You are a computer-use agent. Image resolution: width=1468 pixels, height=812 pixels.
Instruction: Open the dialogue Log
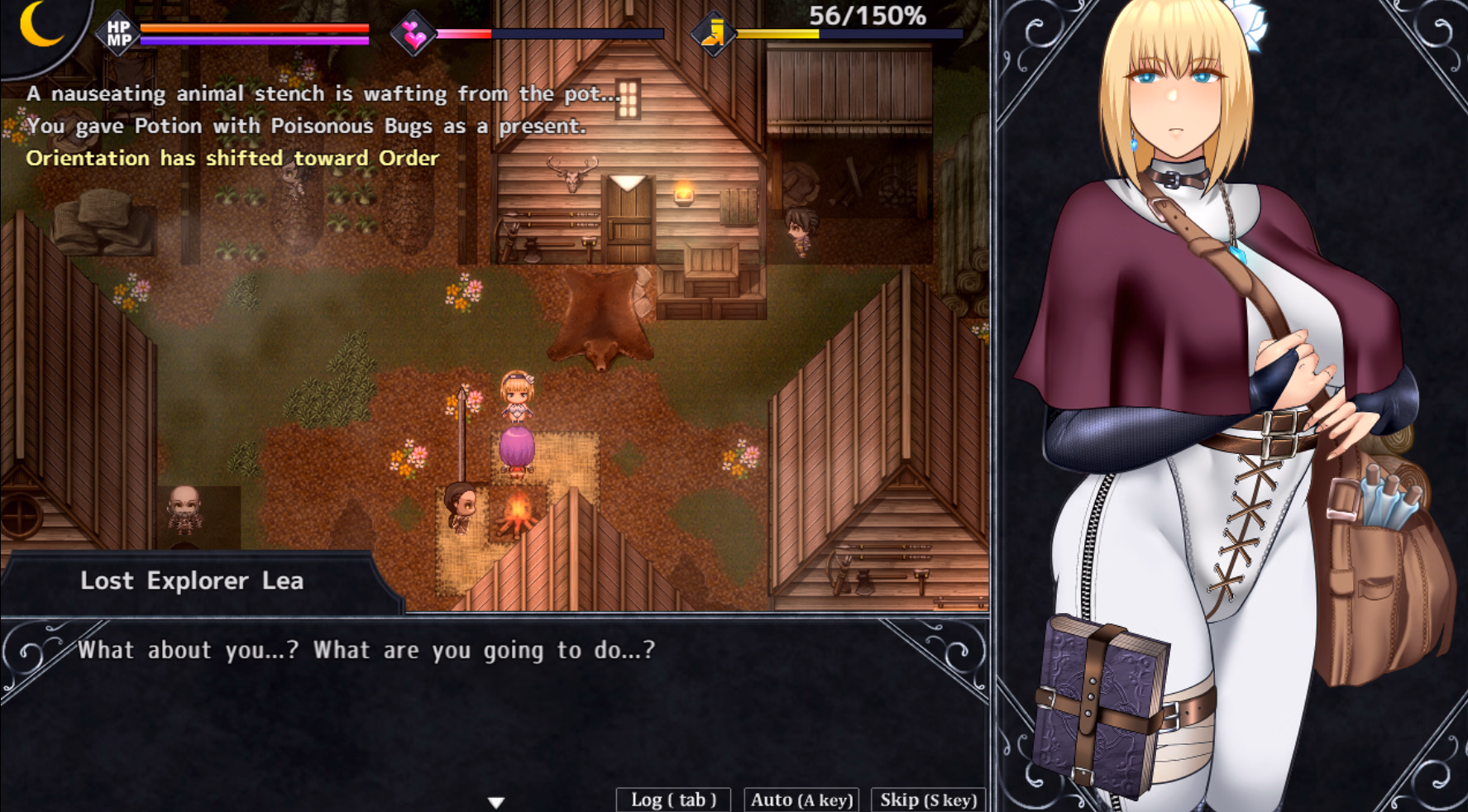tap(673, 800)
